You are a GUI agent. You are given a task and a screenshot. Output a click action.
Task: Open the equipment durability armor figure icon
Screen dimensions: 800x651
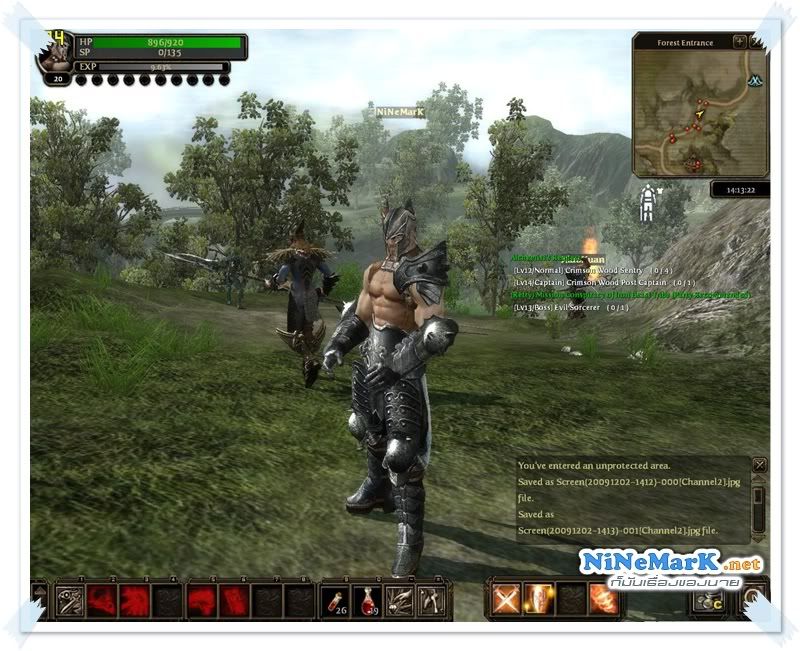[x=648, y=203]
